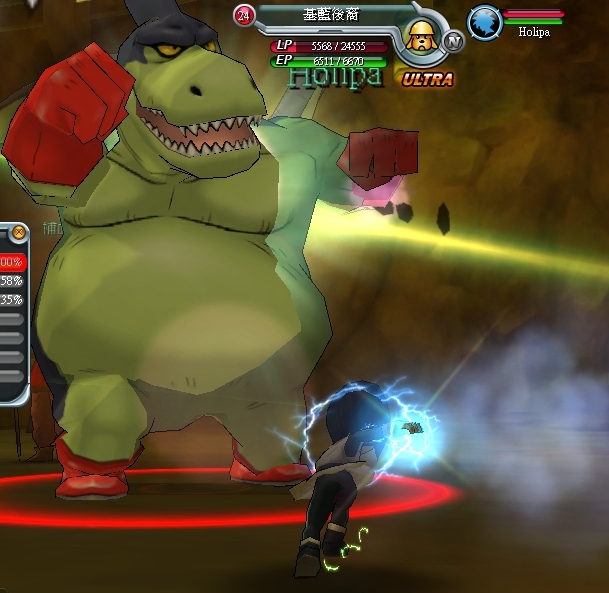Close the percentage list panel
The height and width of the screenshot is (593, 609).
click(18, 233)
